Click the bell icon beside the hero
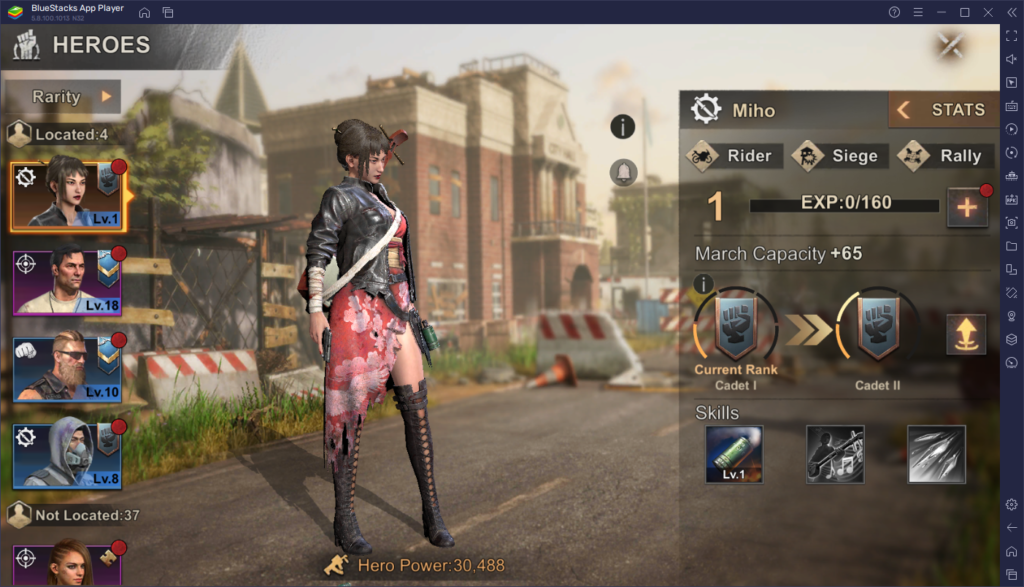Screen dimensions: 1024x587 tap(623, 172)
